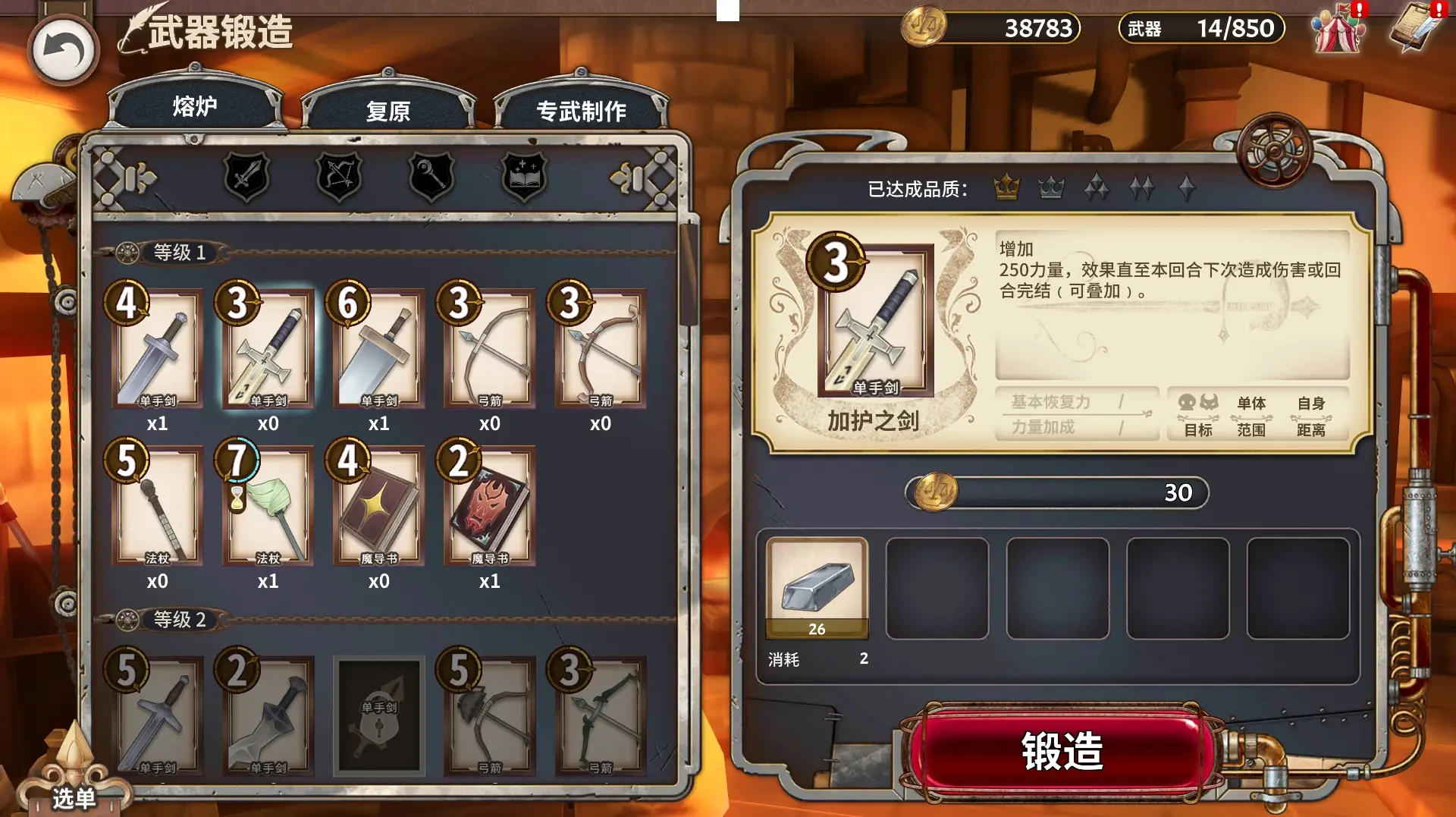Toggle the silver crown quality indicator

(1051, 184)
